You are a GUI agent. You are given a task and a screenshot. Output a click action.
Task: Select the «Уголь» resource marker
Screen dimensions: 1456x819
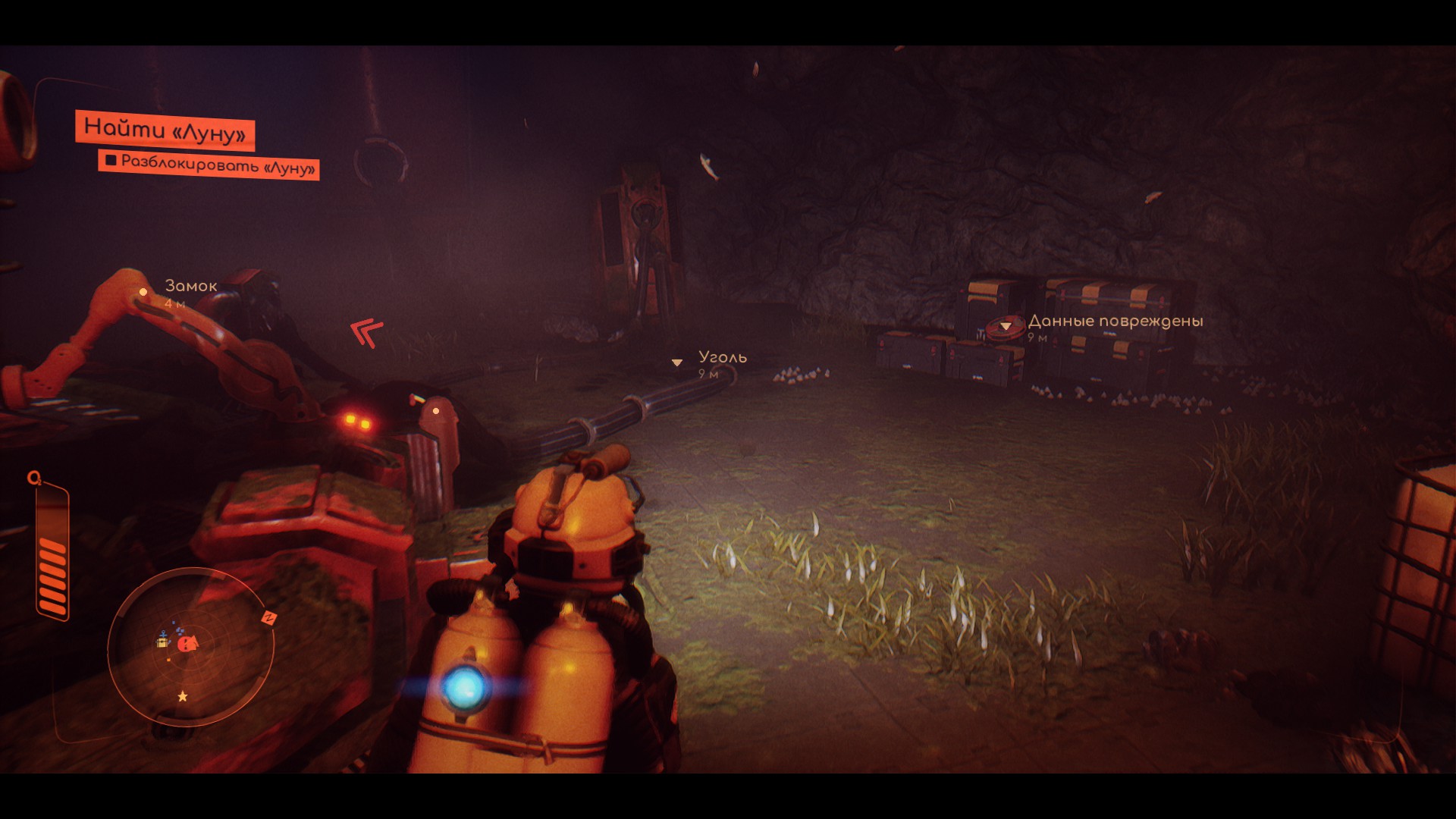(x=677, y=362)
